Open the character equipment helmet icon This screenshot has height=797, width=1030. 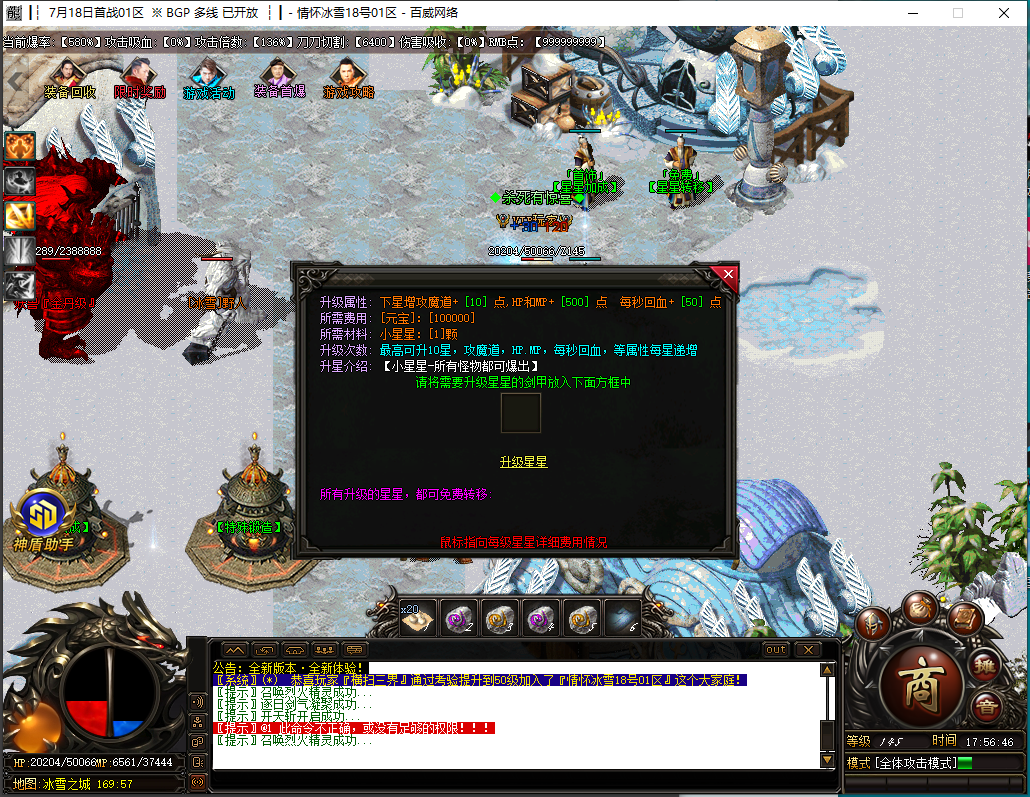coord(872,623)
